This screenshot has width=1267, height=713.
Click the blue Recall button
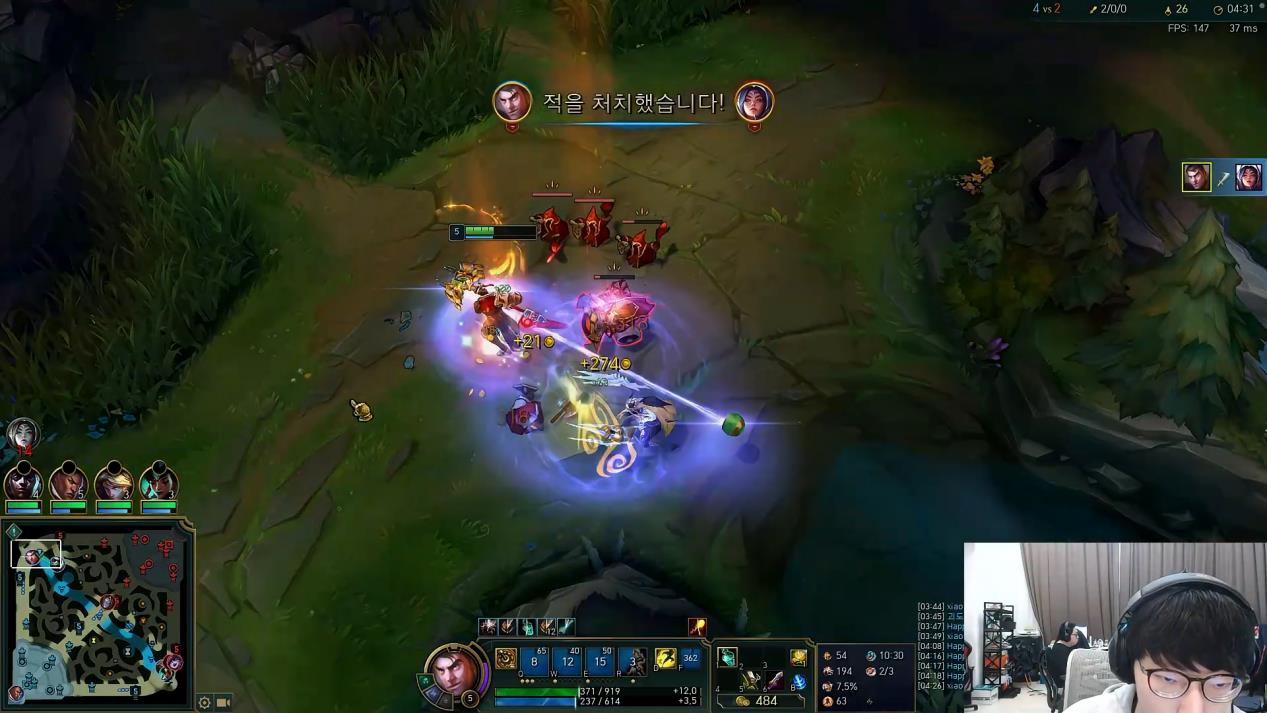(x=799, y=682)
